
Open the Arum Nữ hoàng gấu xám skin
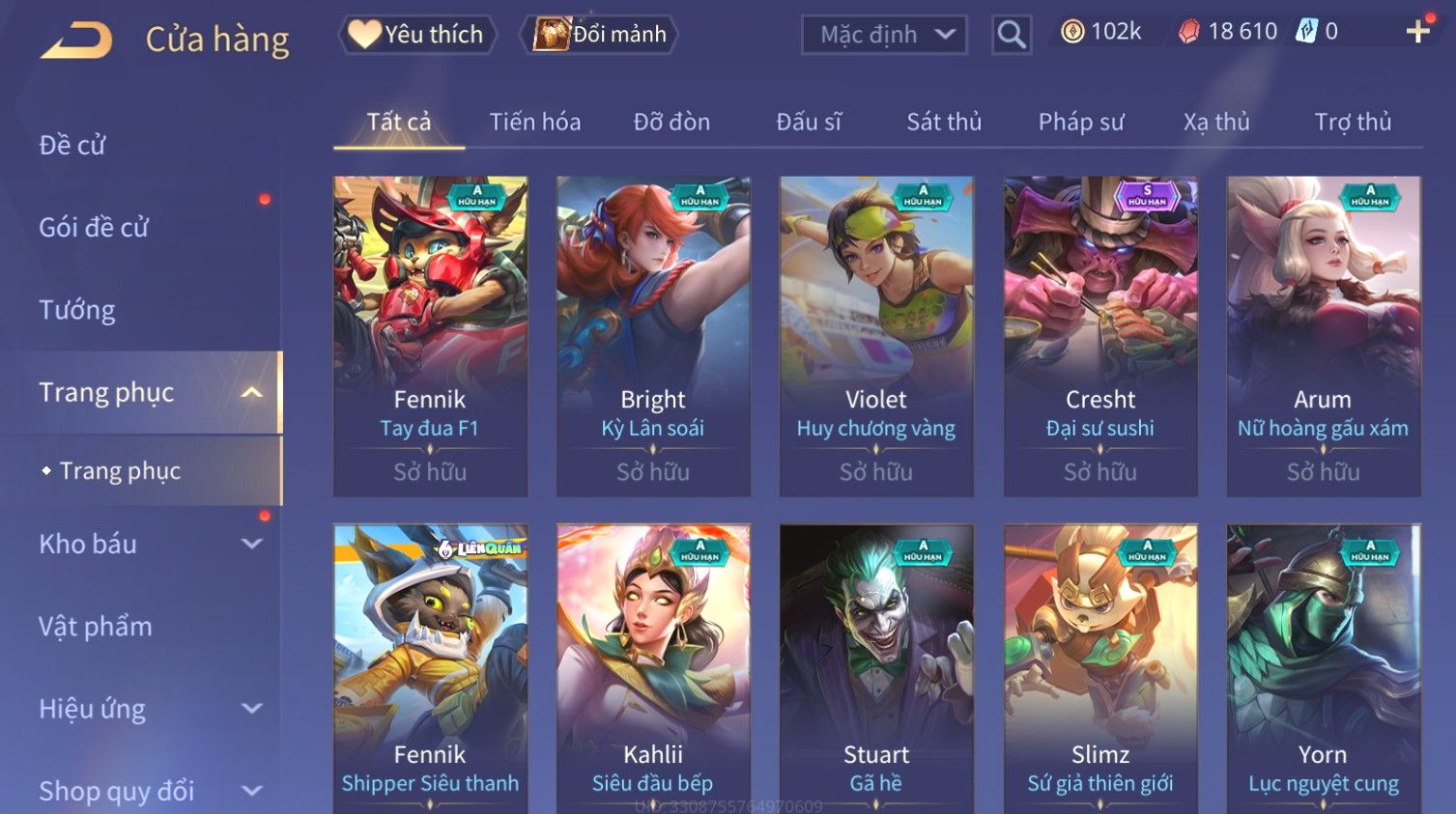1324,335
